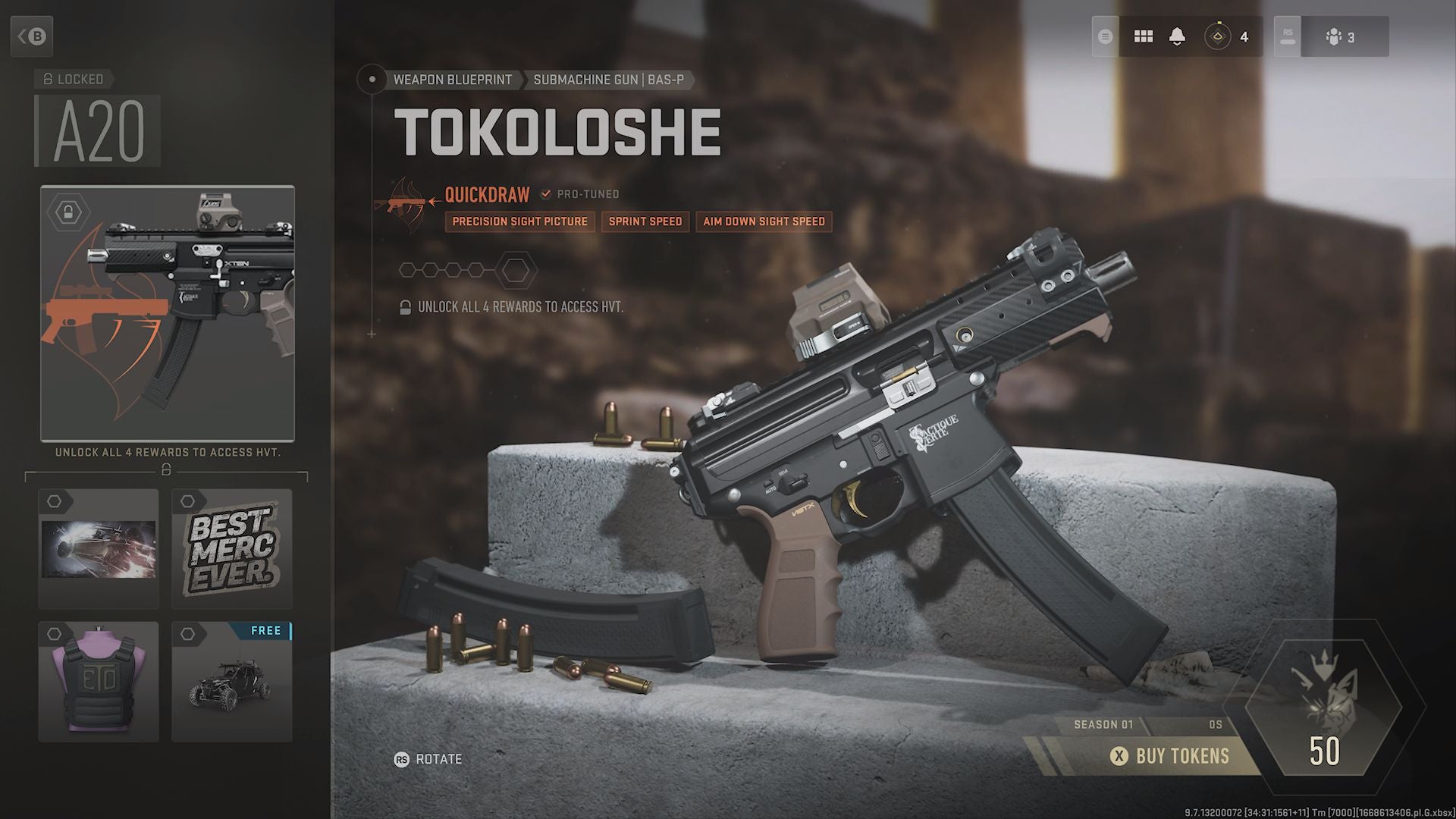
Task: Select the Precision Sight Picture tag
Action: point(519,221)
